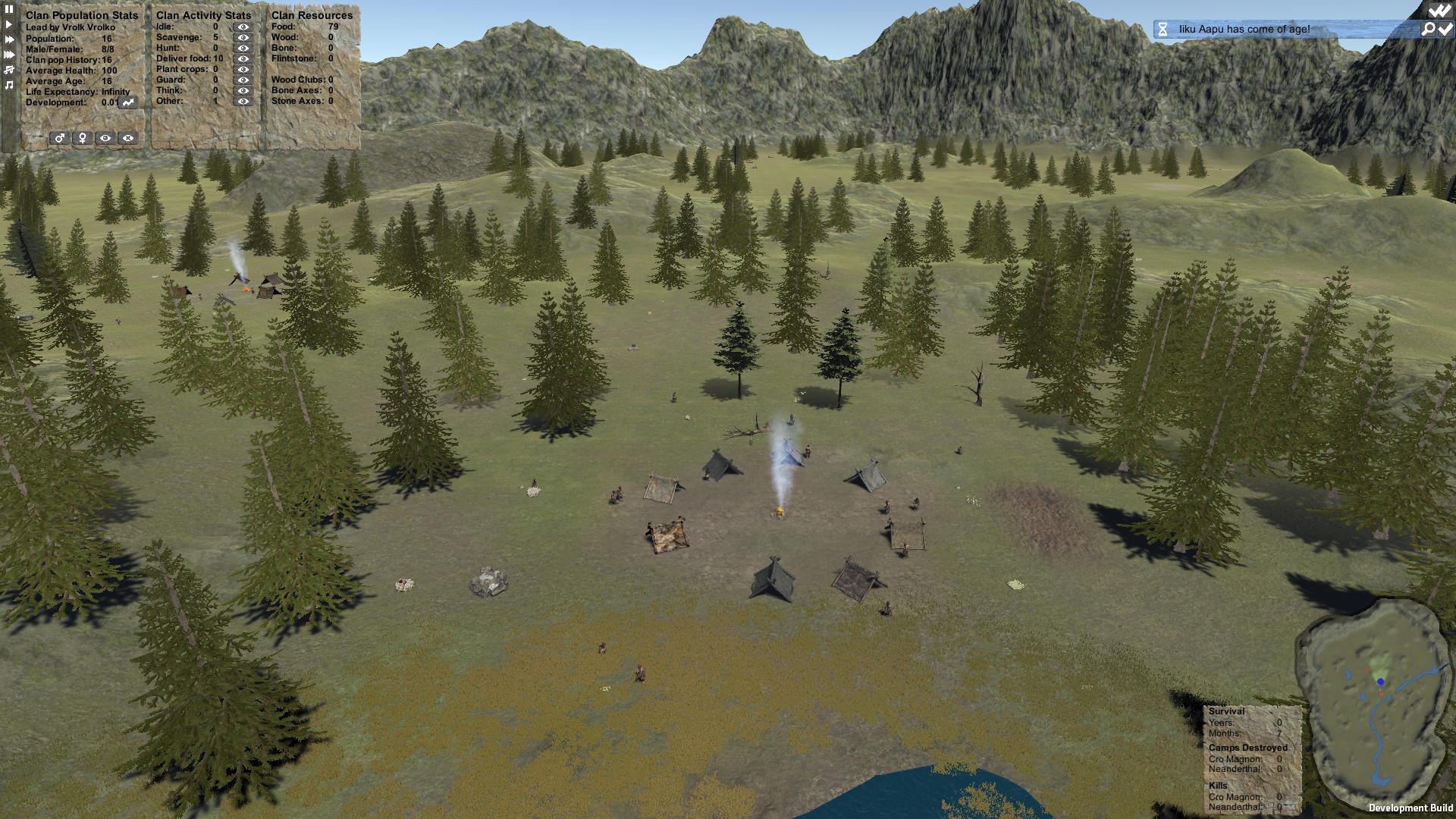Pause the game simulation
This screenshot has height=819, width=1456.
click(8, 10)
